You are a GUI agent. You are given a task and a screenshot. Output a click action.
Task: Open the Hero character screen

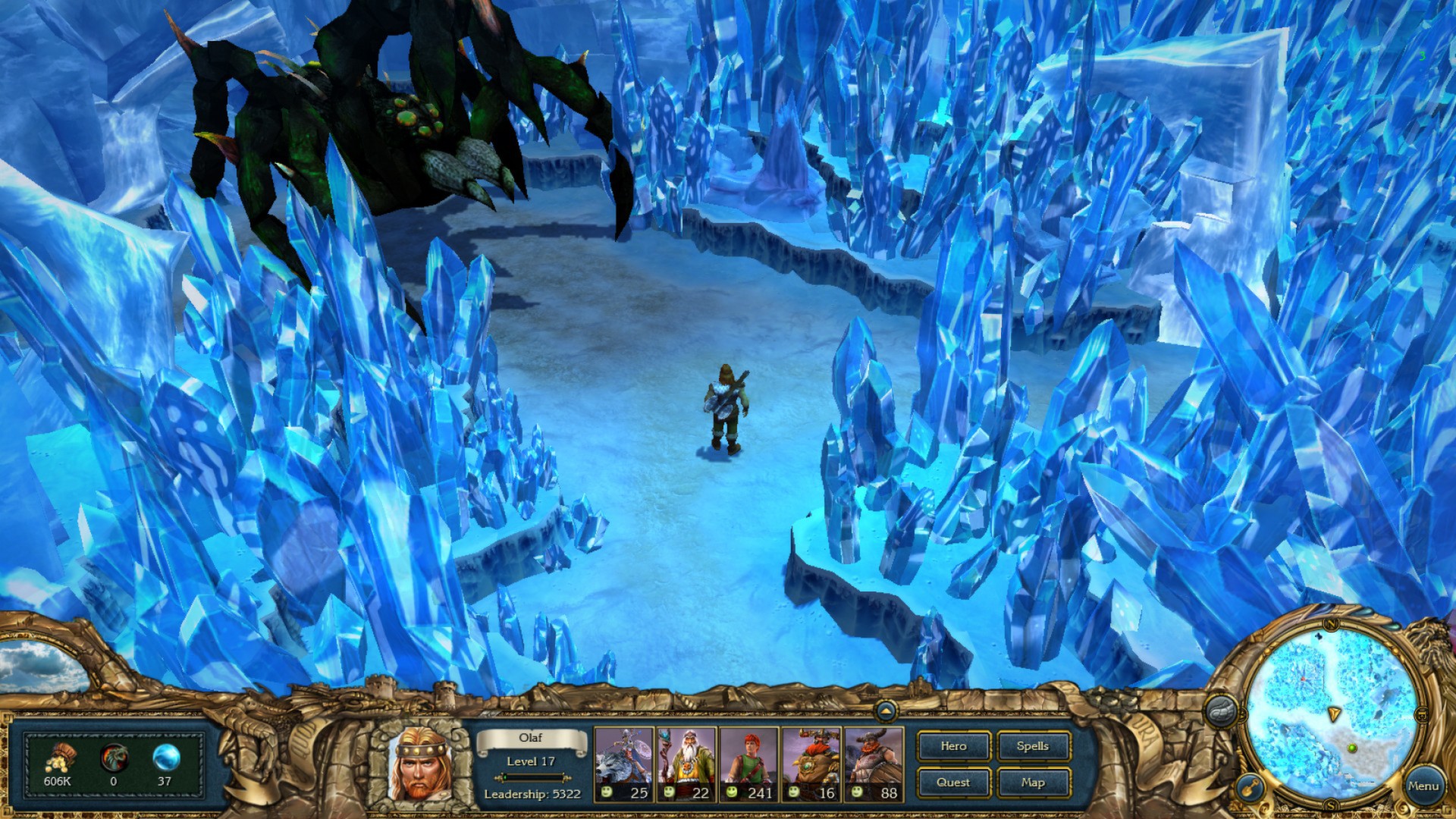tap(952, 746)
